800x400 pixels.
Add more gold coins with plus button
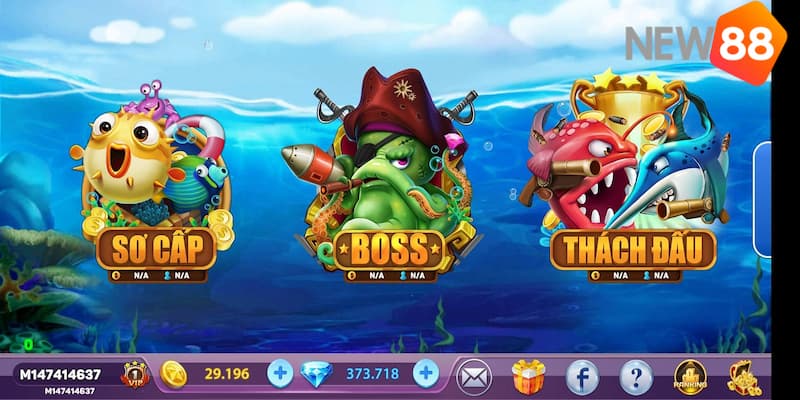[x=280, y=374]
